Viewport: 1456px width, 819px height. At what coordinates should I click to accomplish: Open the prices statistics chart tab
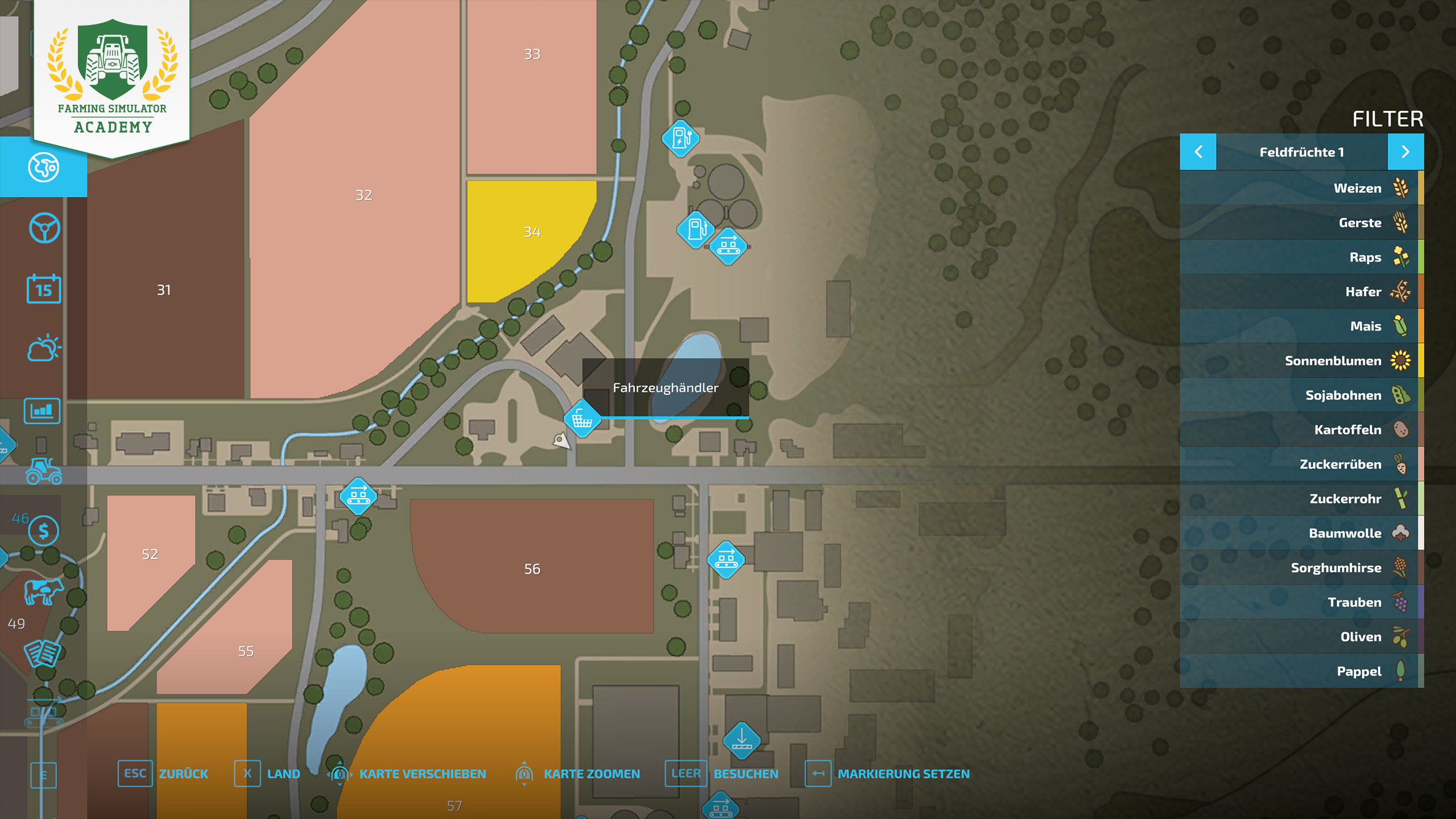42,411
